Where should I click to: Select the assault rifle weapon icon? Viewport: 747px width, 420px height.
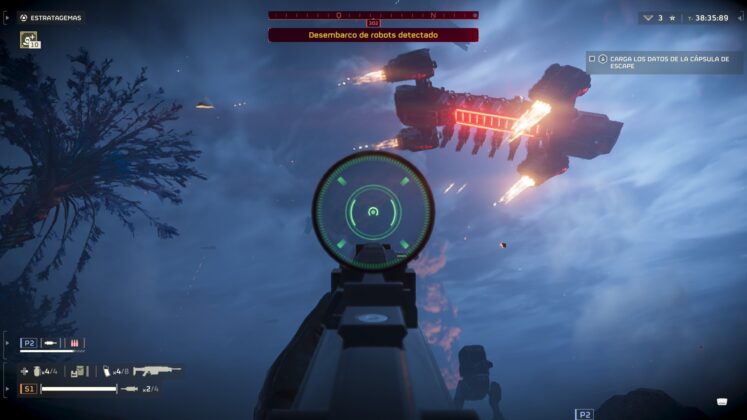pos(156,371)
